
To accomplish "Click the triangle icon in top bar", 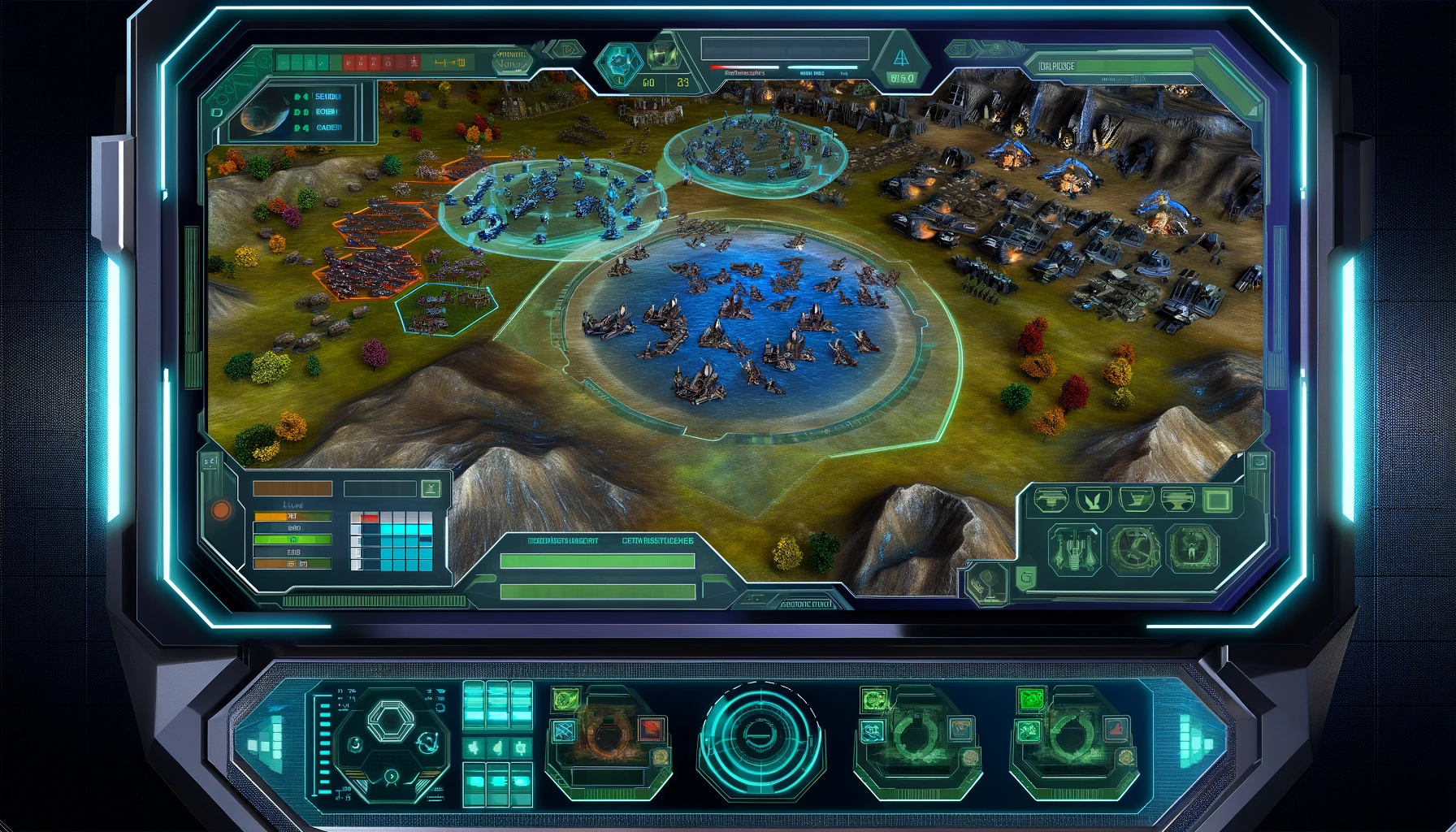I will click(900, 58).
